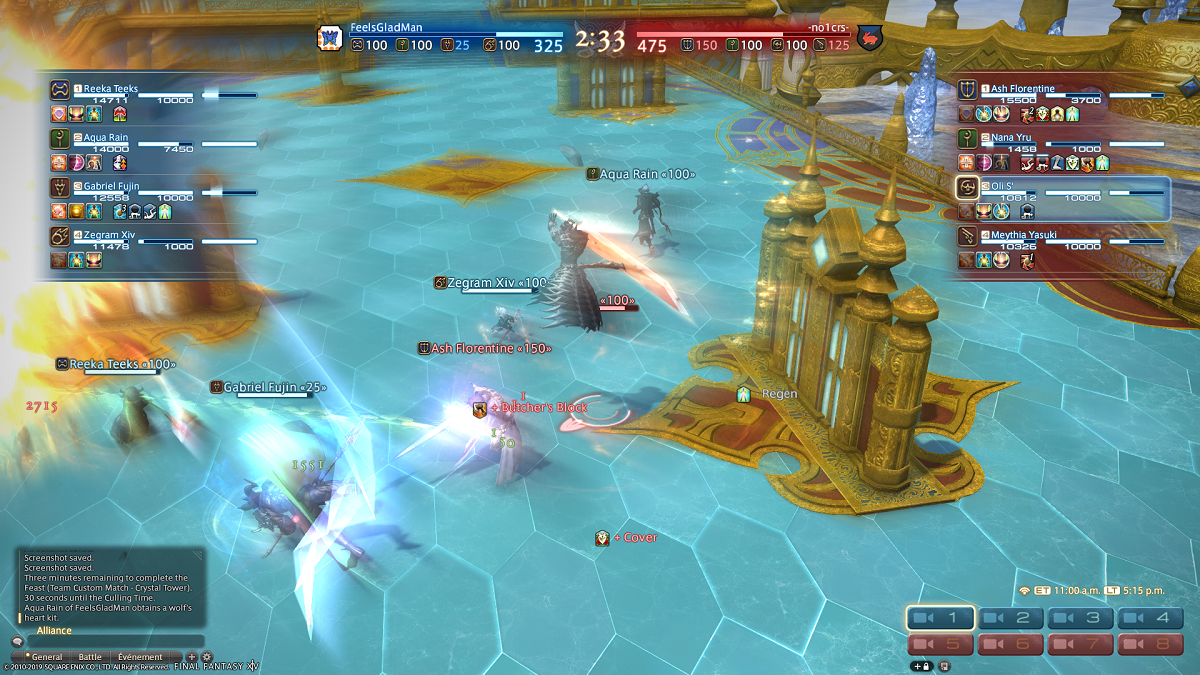Activate blue camera 4

[x=1151, y=618]
